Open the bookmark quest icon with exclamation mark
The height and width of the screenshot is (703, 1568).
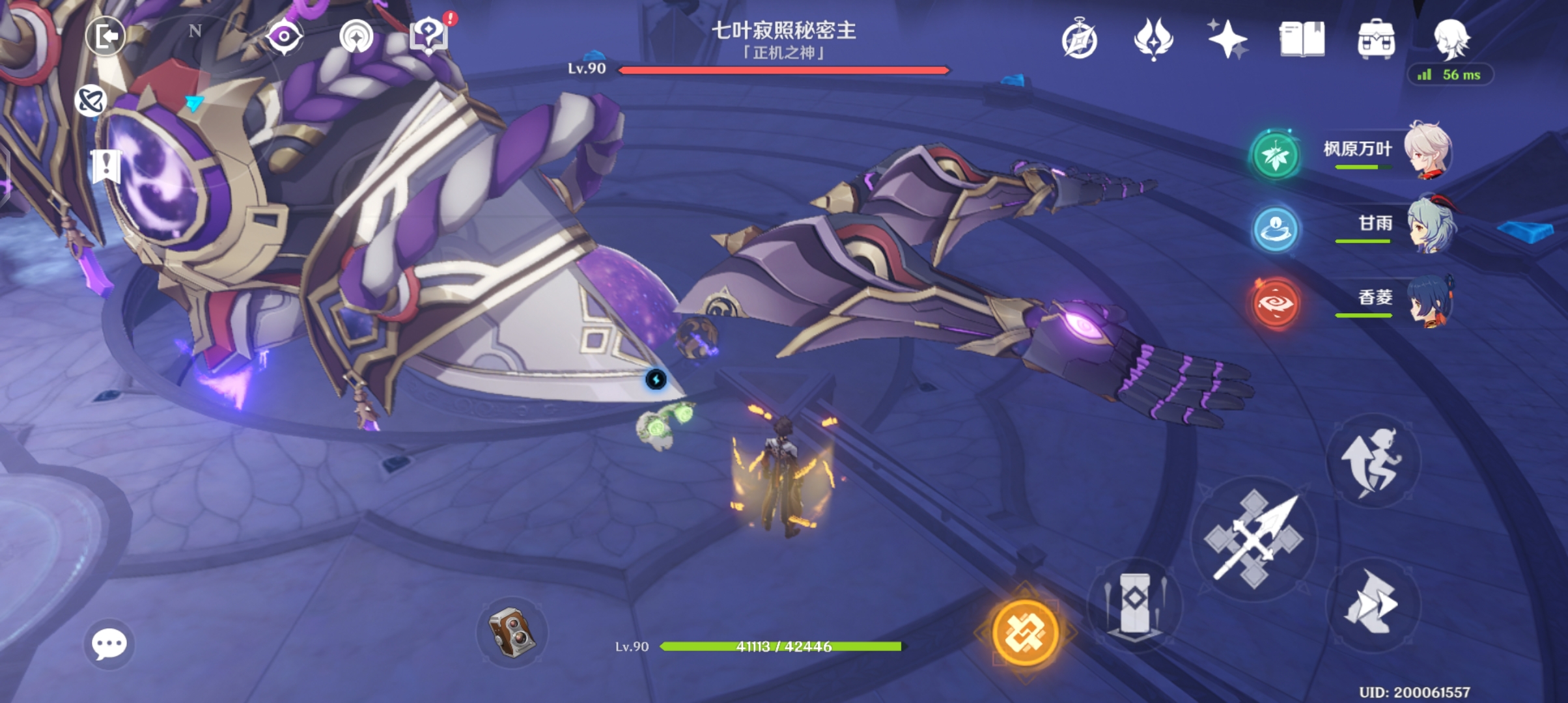[105, 166]
